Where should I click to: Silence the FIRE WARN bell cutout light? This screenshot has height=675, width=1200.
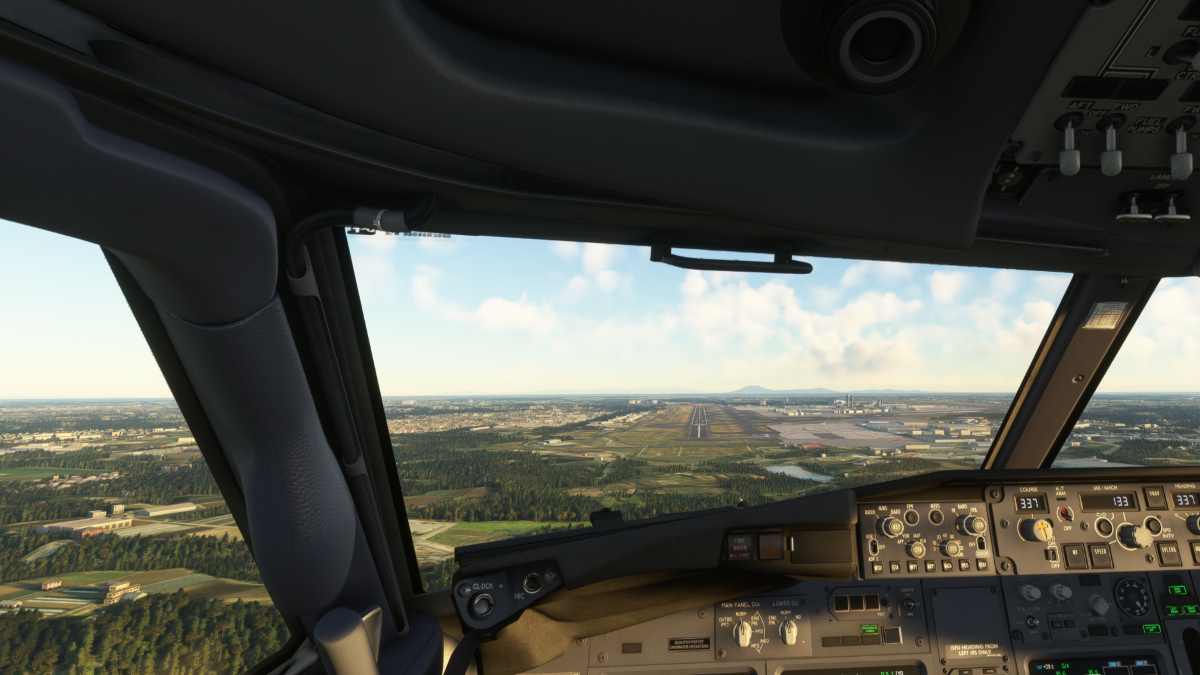tap(741, 545)
